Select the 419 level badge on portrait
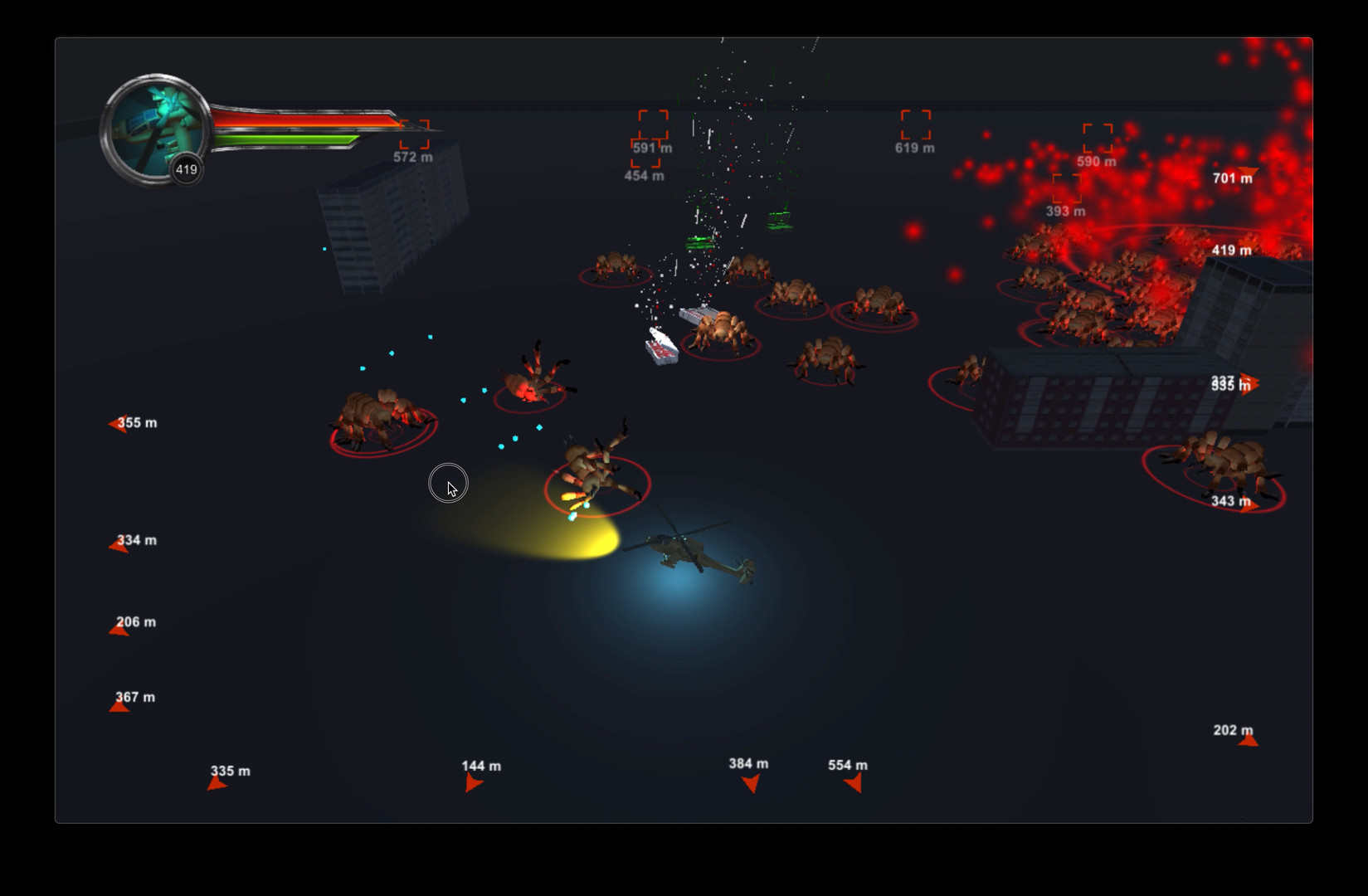 click(186, 168)
